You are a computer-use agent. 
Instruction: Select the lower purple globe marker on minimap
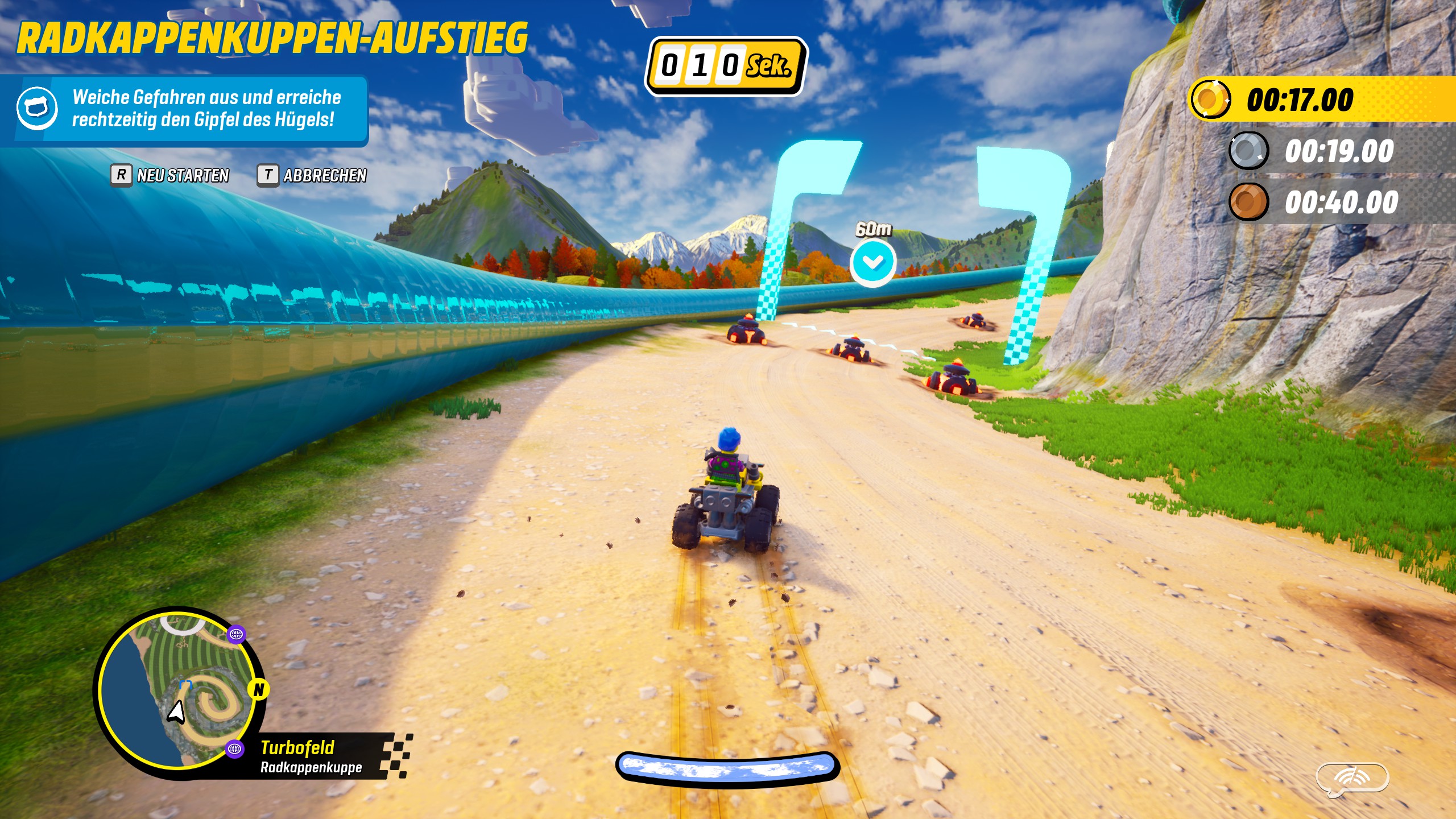pos(234,749)
